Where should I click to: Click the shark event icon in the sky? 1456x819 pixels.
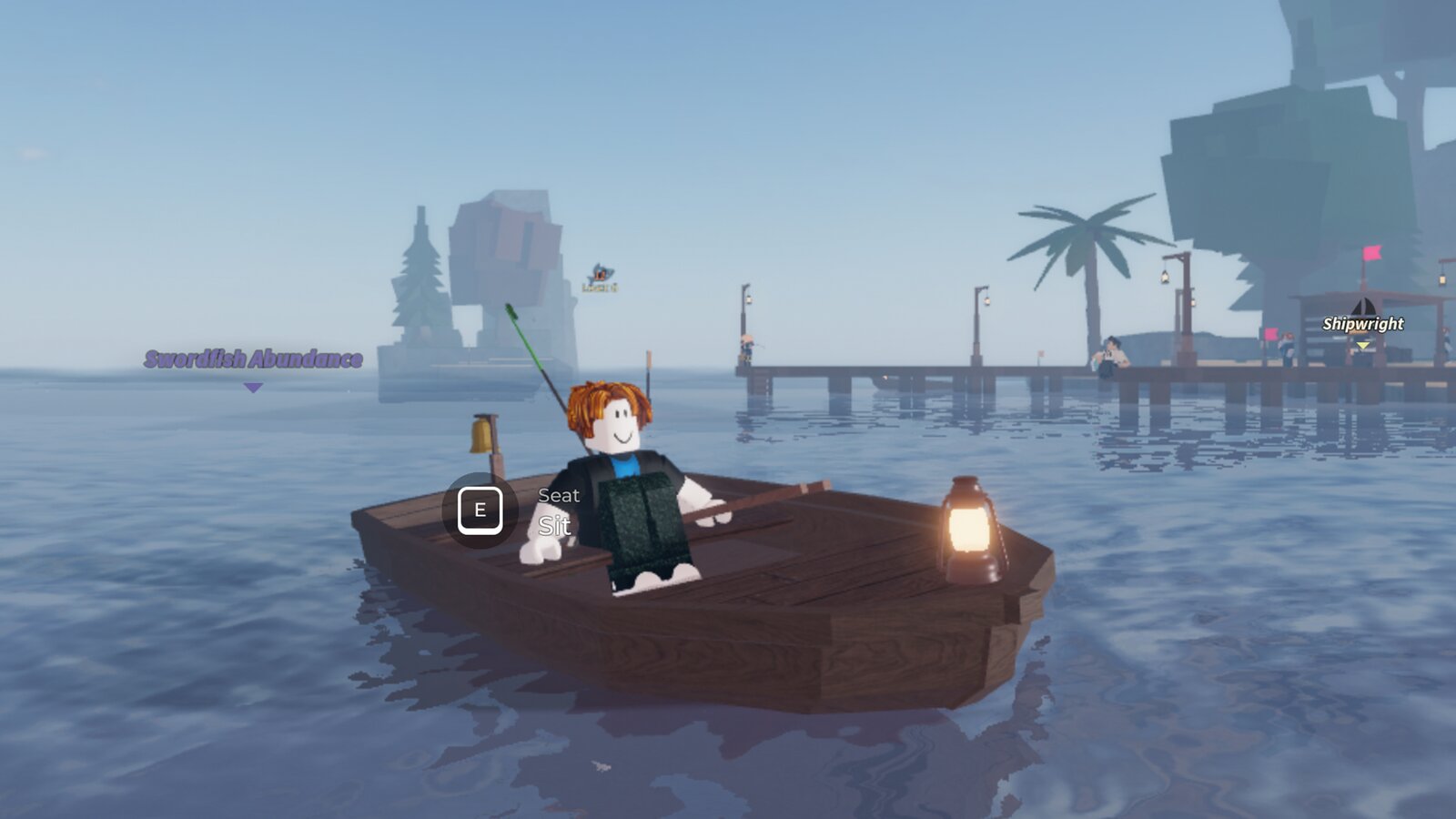600,273
